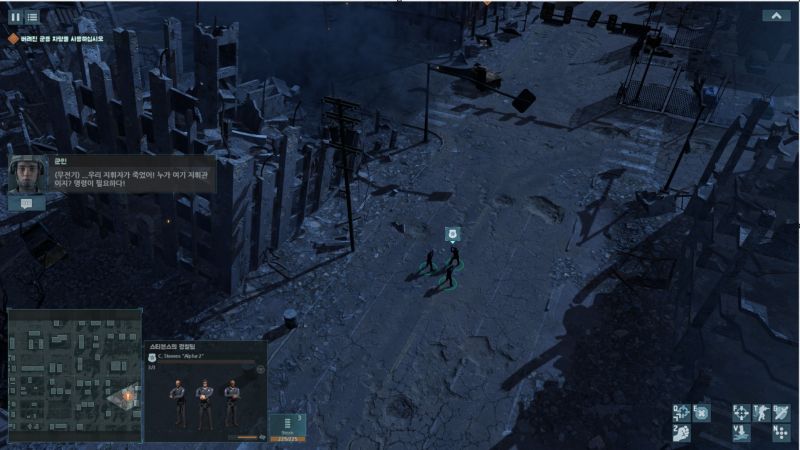Activate the G crossed-out tool command
This screenshot has width=800, height=450.
click(781, 412)
